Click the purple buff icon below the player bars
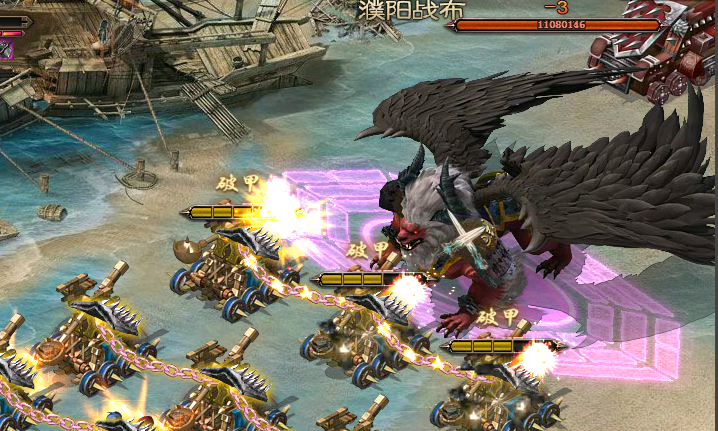The image size is (718, 431). pyautogui.click(x=5, y=49)
